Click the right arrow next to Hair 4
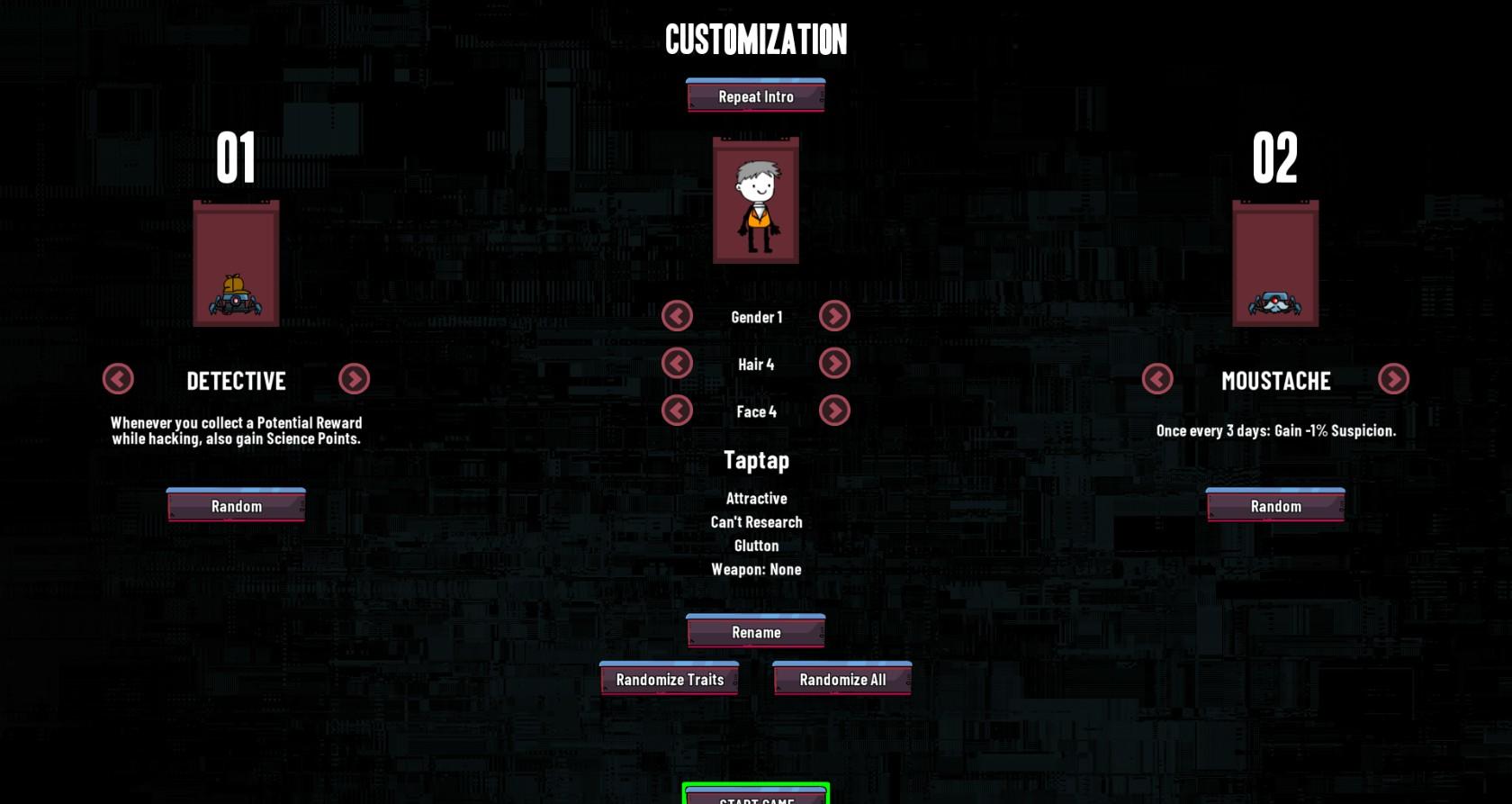Viewport: 1512px width, 804px height. [834, 363]
